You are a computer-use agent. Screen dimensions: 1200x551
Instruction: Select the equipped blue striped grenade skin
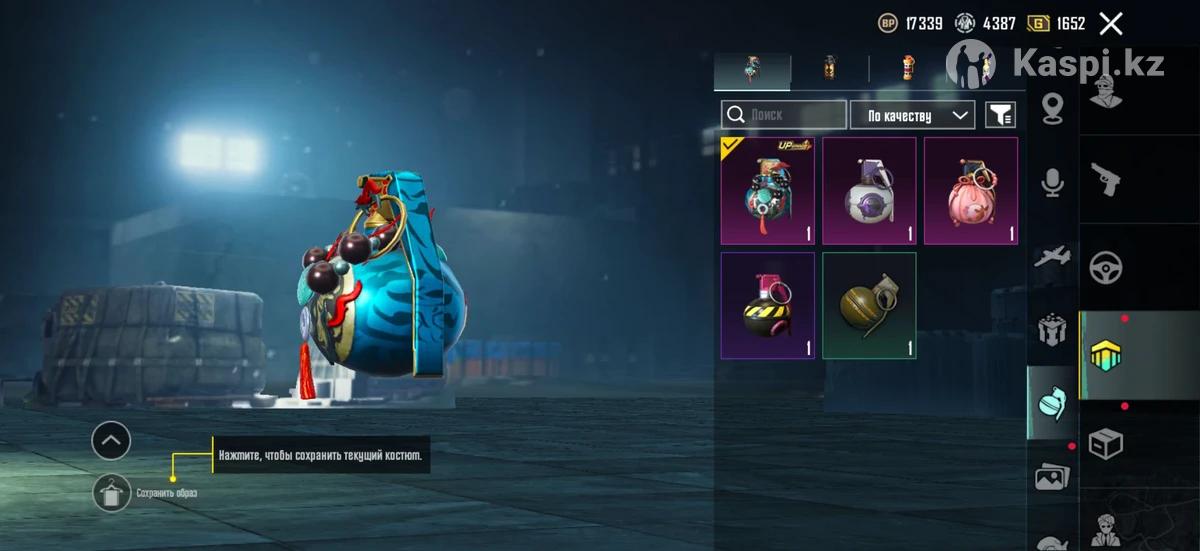[x=767, y=191]
